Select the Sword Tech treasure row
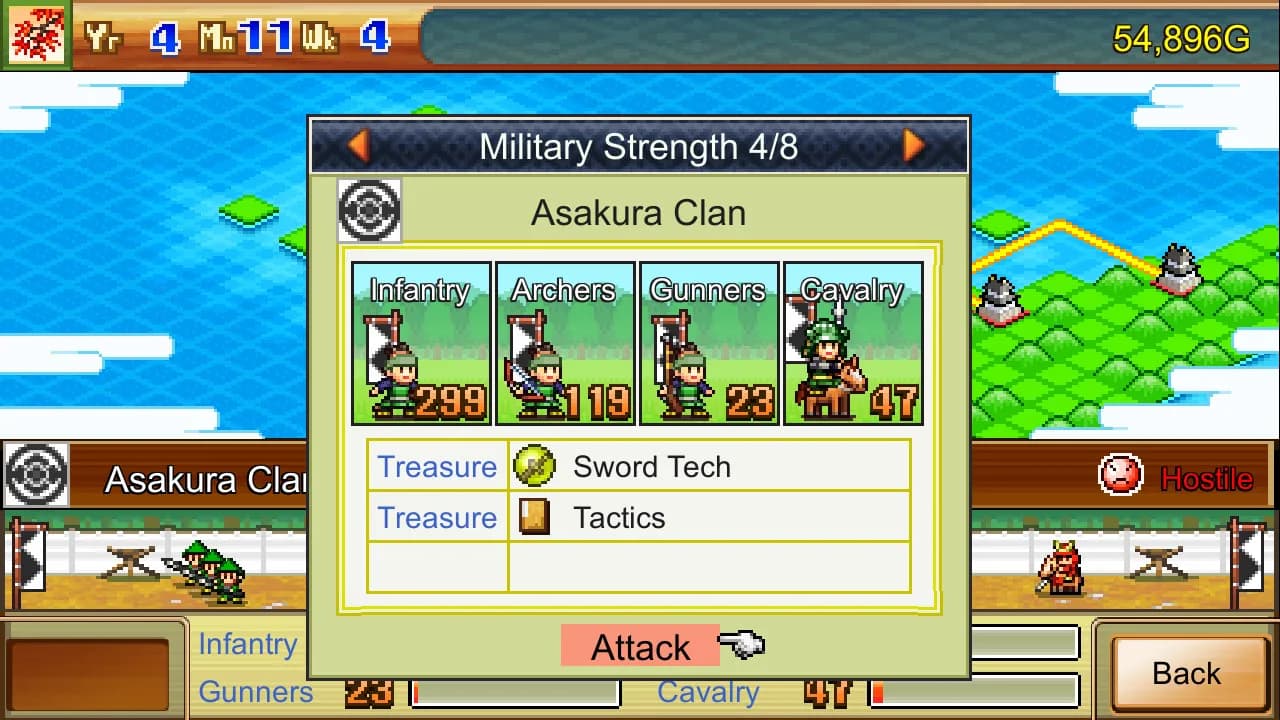 coord(639,466)
